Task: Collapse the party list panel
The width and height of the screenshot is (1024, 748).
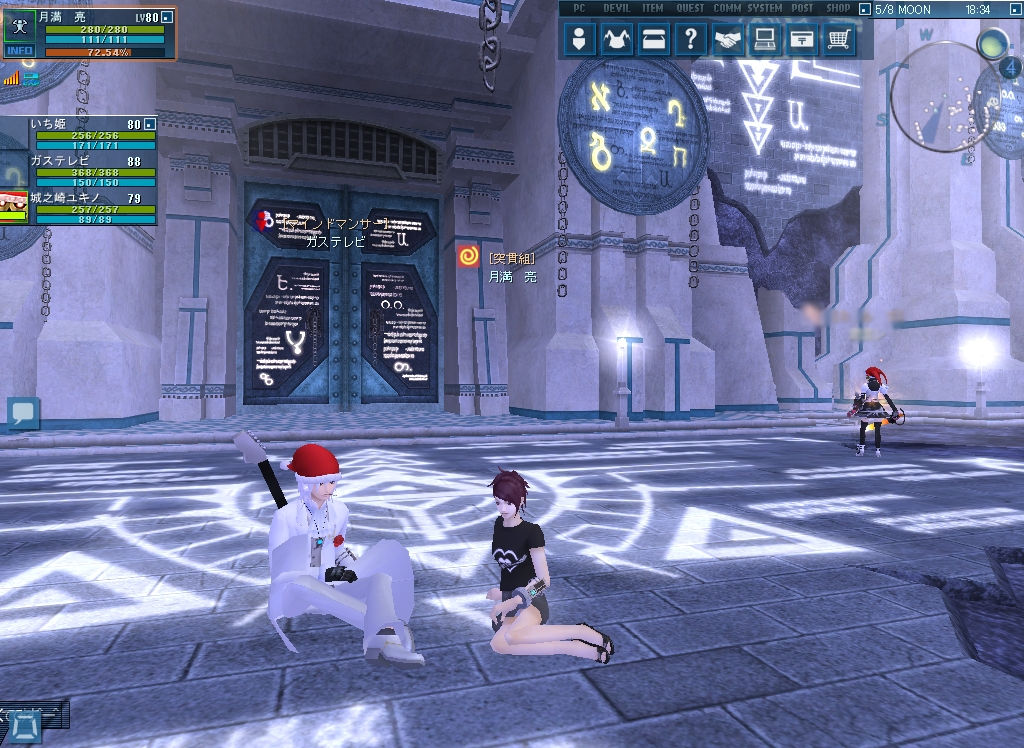Action: coord(149,124)
